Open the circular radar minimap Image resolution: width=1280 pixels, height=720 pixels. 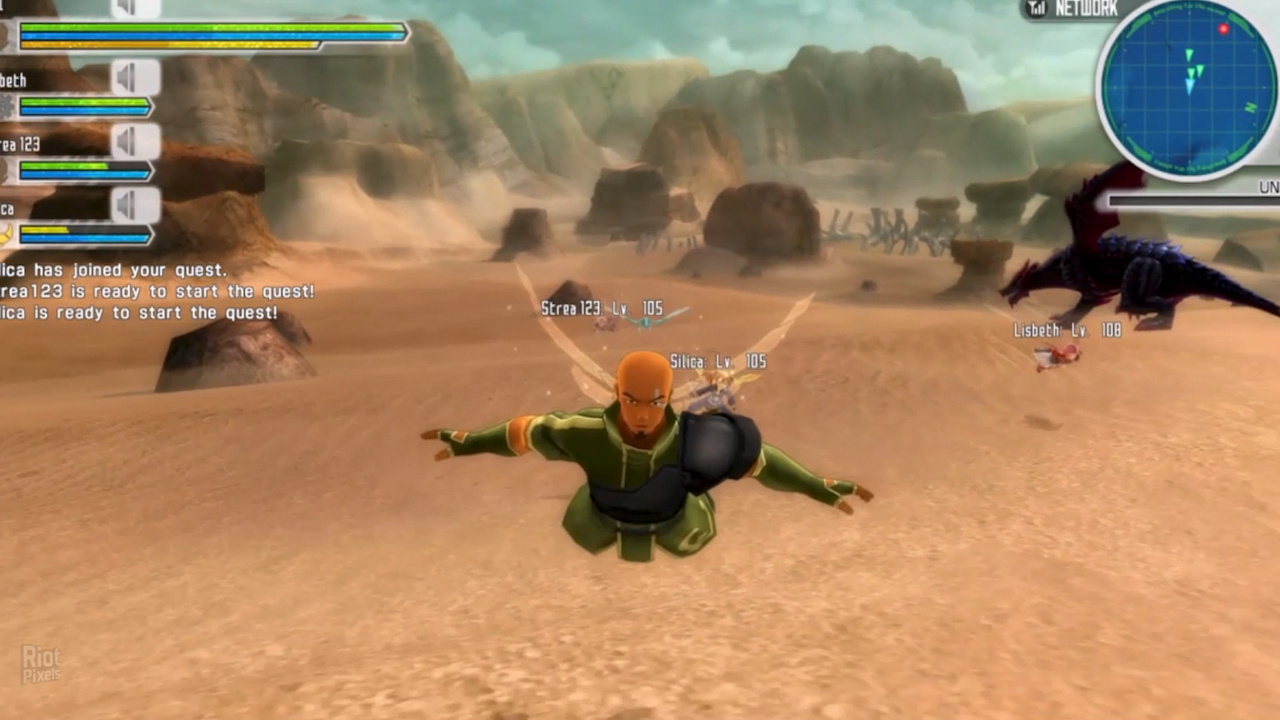pos(1188,90)
